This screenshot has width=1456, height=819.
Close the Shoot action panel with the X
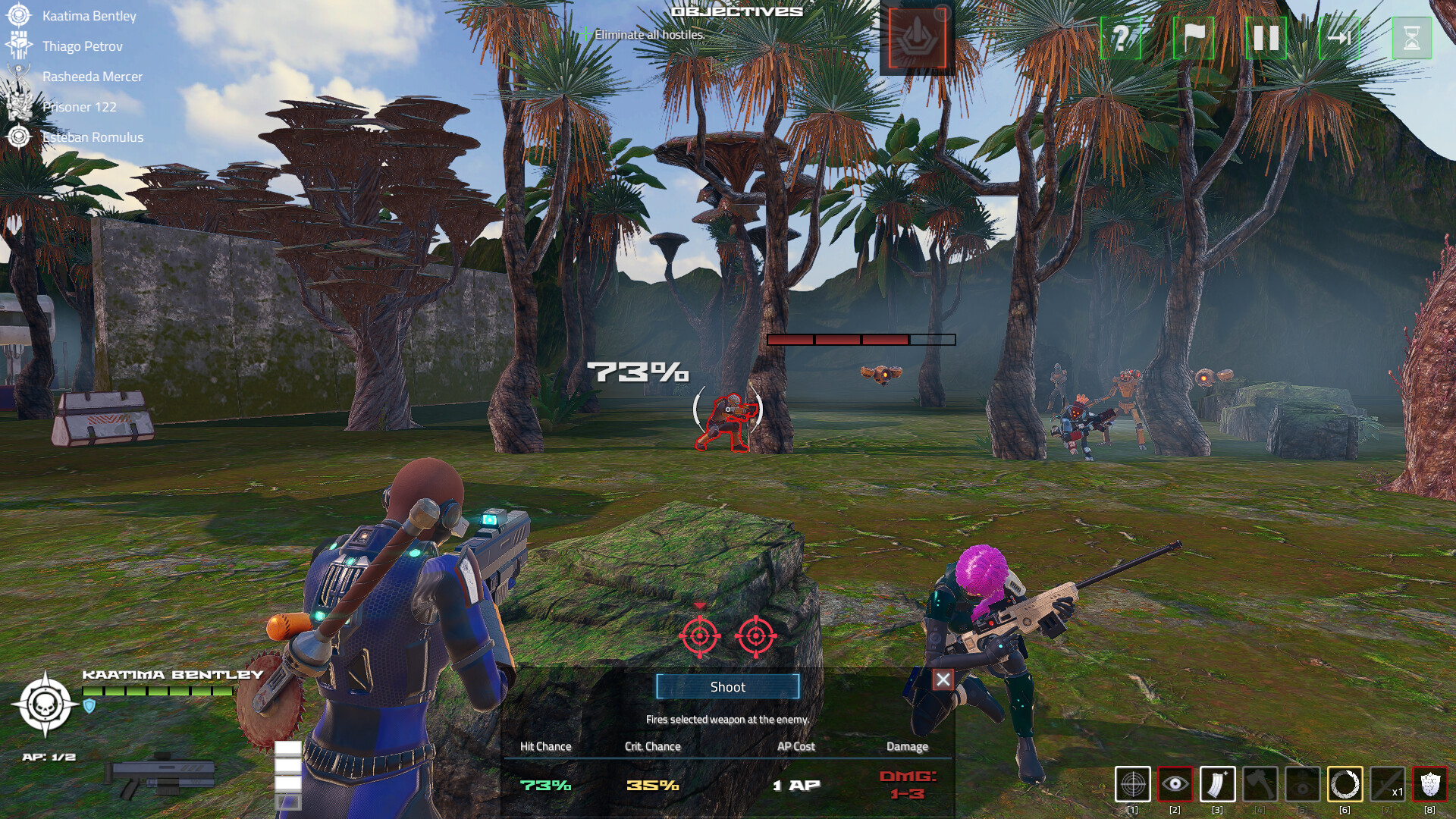pos(943,680)
